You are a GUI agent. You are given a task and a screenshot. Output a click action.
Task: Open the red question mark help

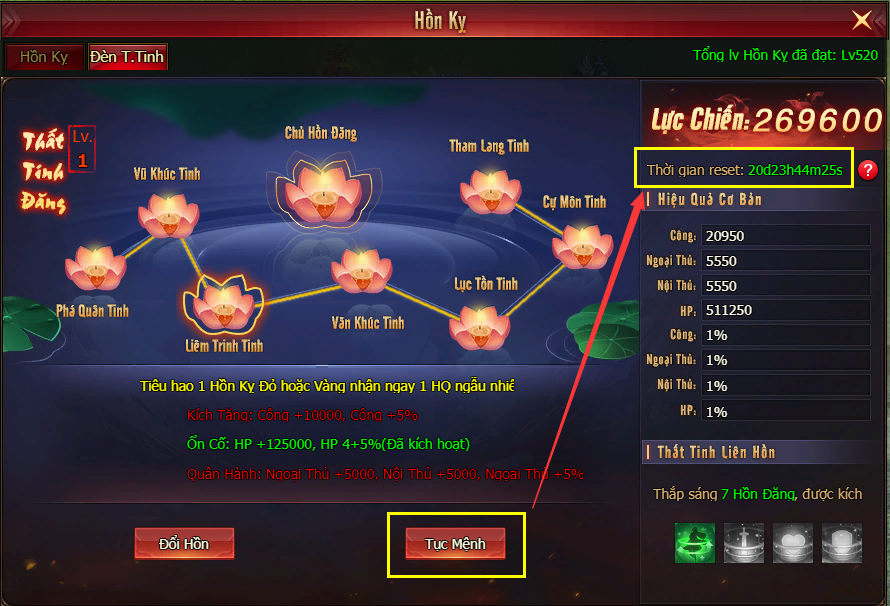868,170
